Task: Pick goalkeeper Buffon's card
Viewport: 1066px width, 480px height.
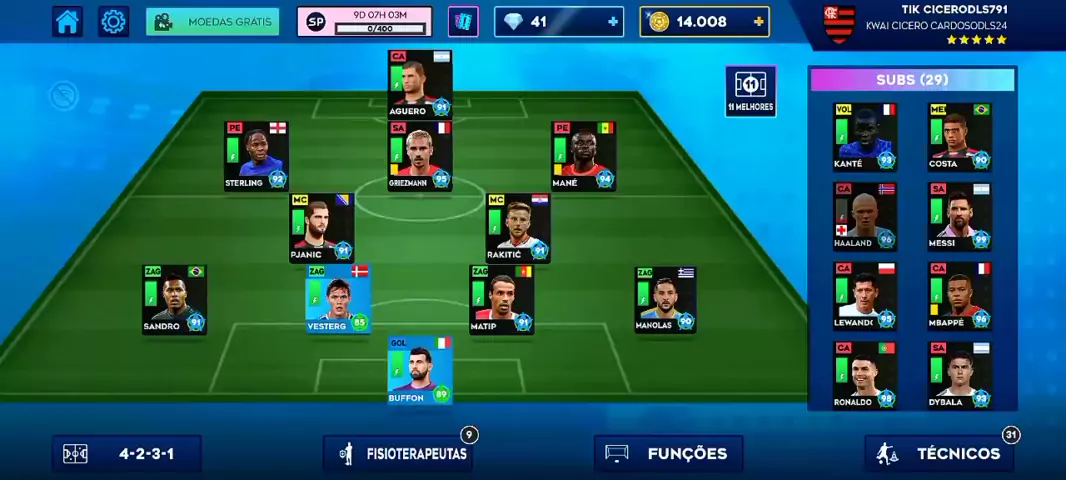Action: 420,370
